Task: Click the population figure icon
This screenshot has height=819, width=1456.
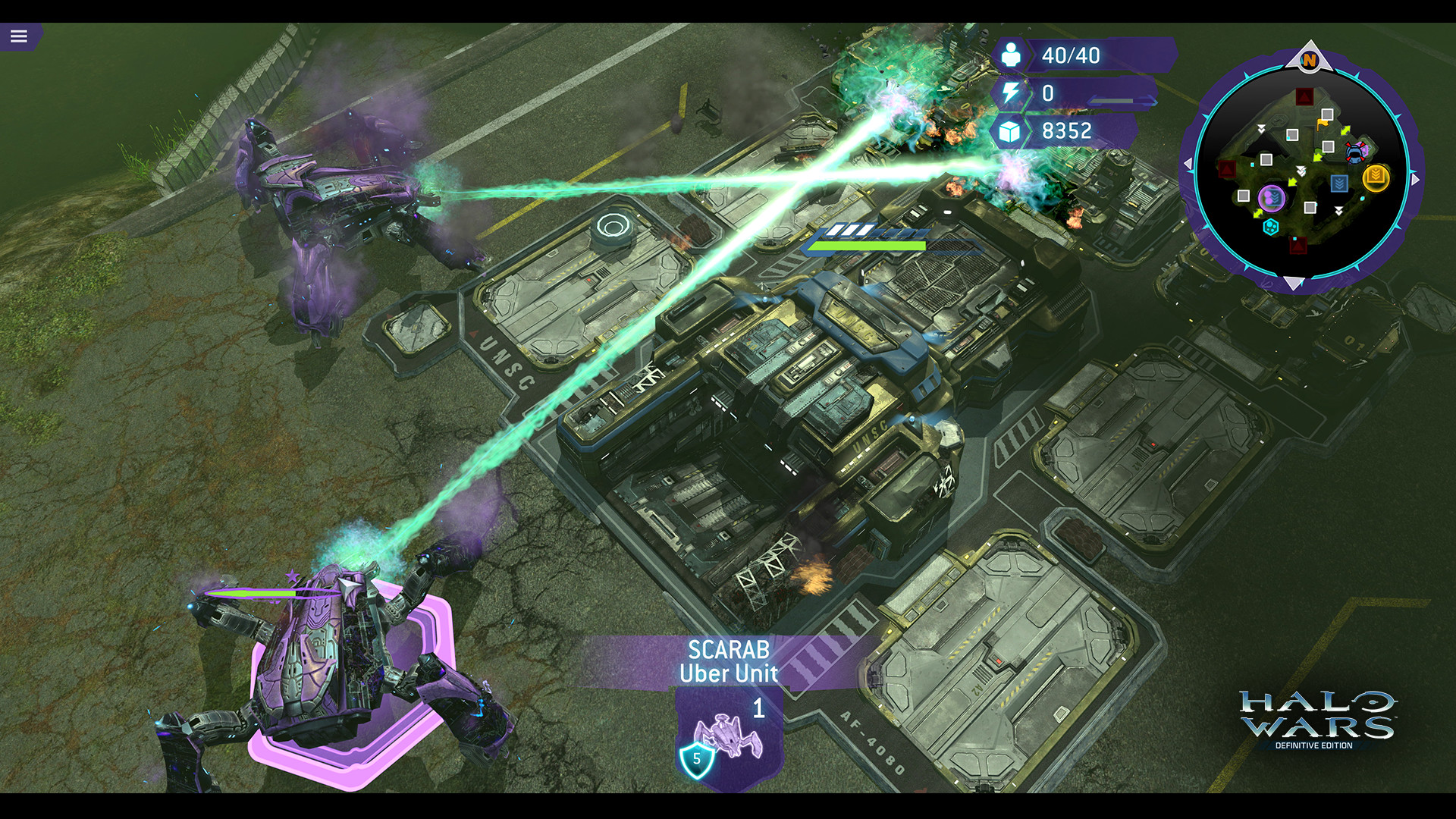Action: (1009, 55)
